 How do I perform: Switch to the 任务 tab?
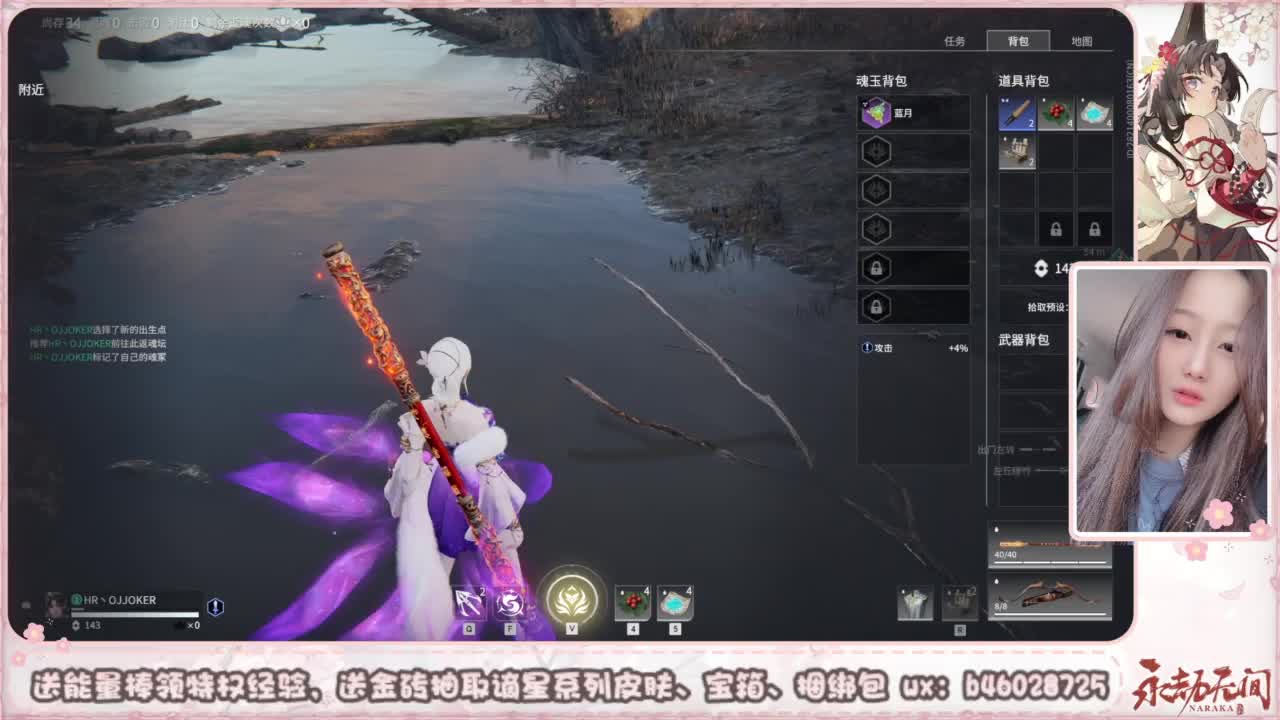click(x=952, y=42)
